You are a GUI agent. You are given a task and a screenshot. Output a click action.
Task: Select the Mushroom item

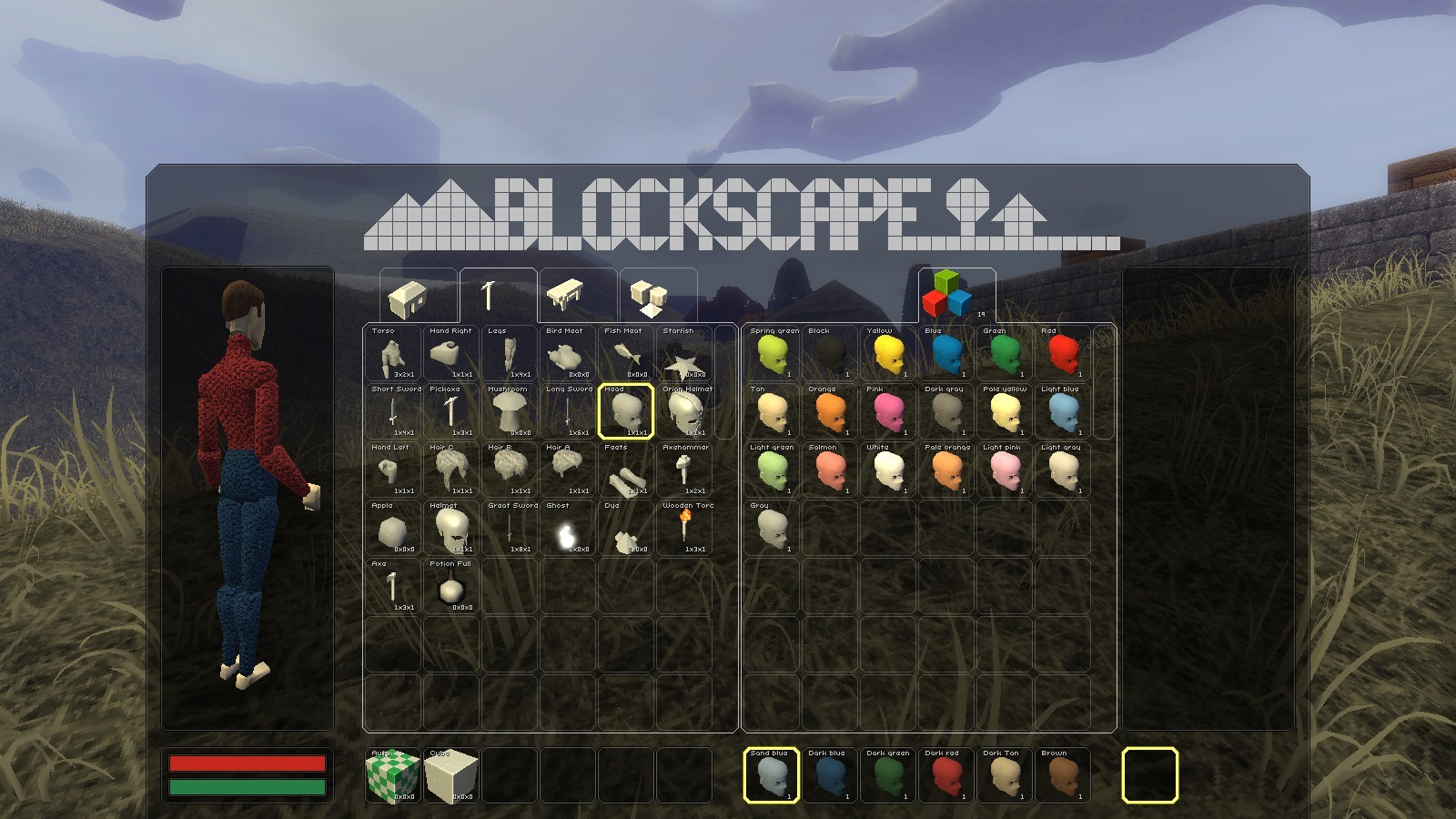tap(510, 412)
